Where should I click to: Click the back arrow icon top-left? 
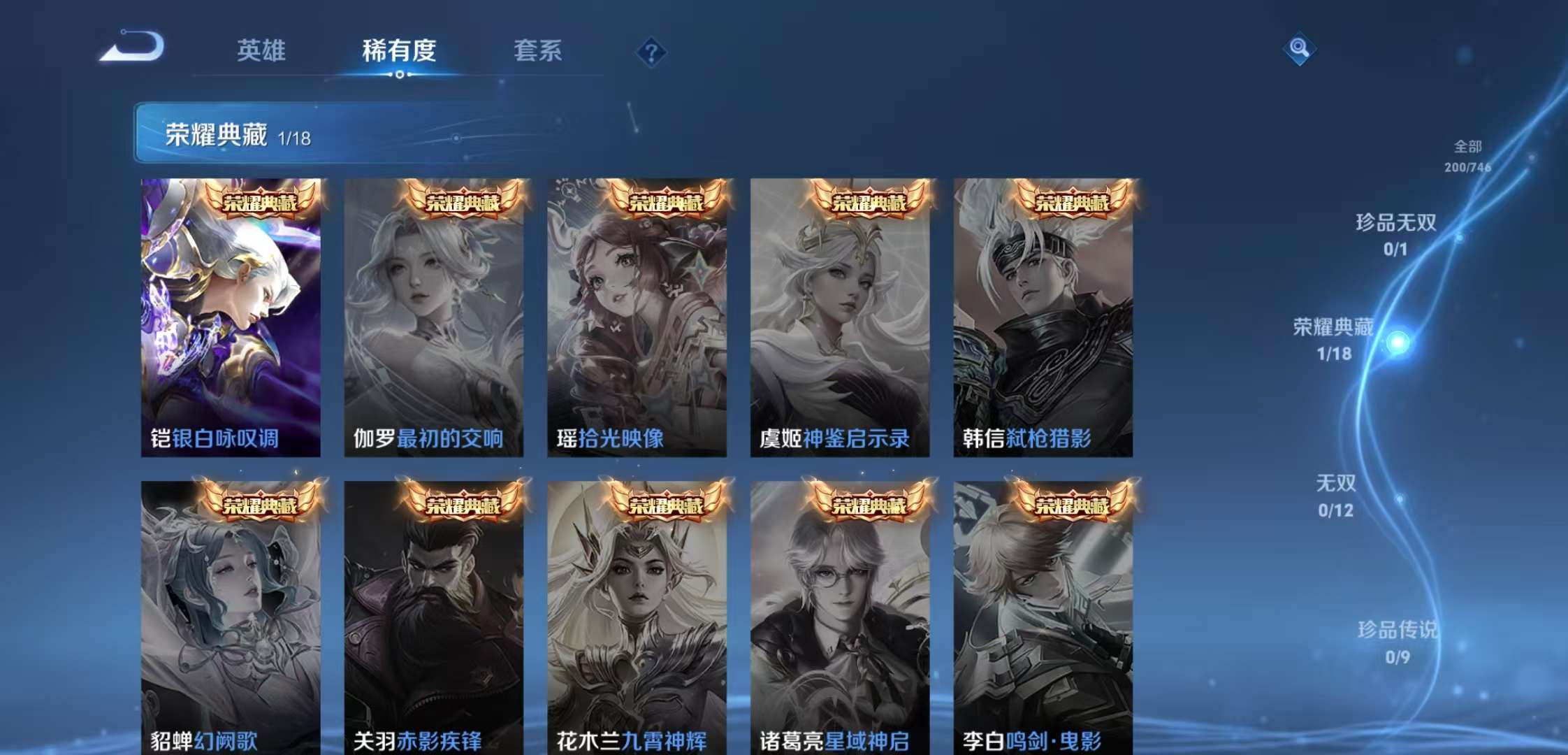pos(133,49)
